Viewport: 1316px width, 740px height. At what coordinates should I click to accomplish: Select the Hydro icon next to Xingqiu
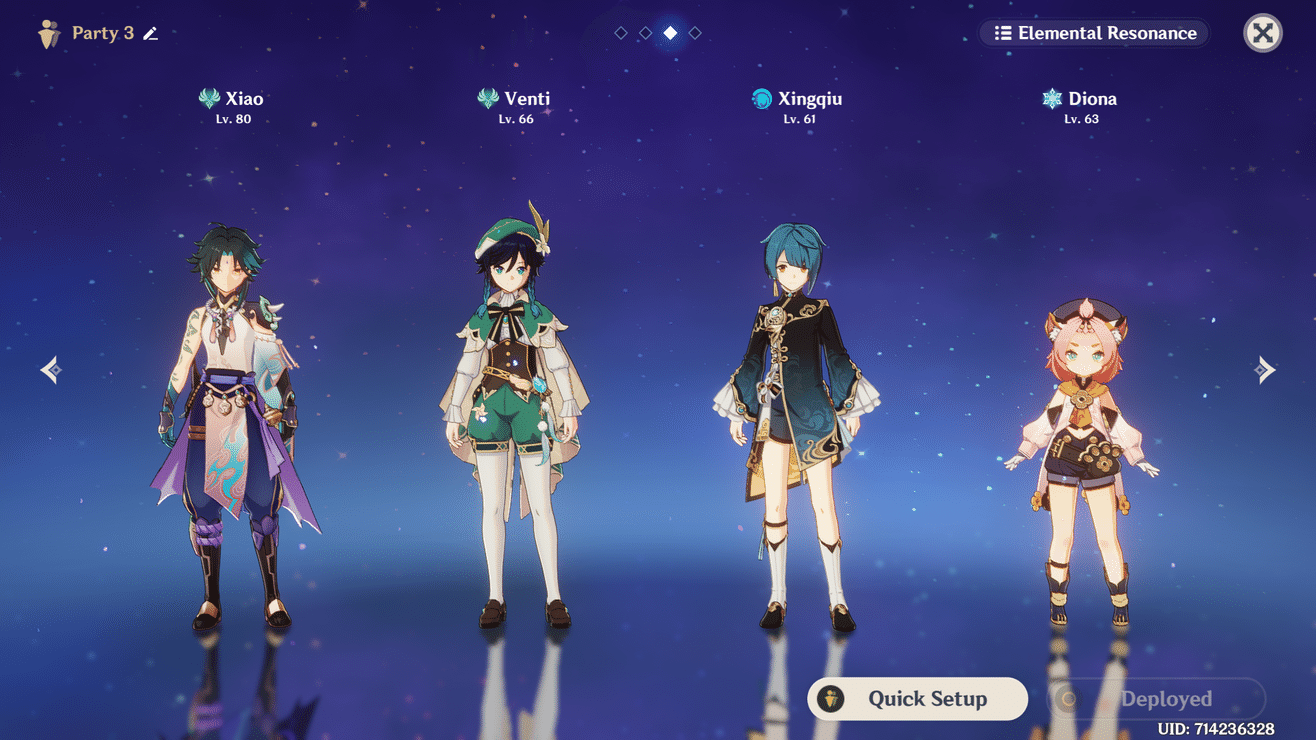pos(757,98)
